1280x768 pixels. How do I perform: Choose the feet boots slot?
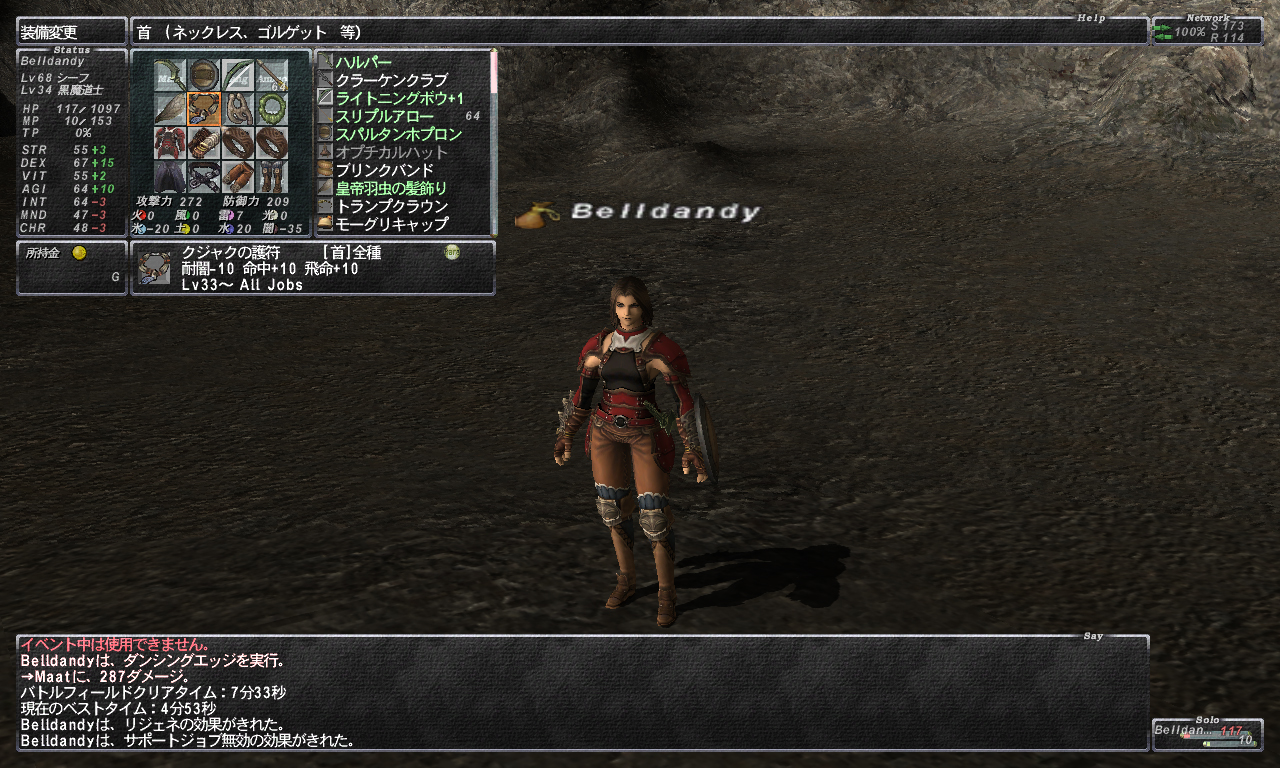pyautogui.click(x=271, y=176)
